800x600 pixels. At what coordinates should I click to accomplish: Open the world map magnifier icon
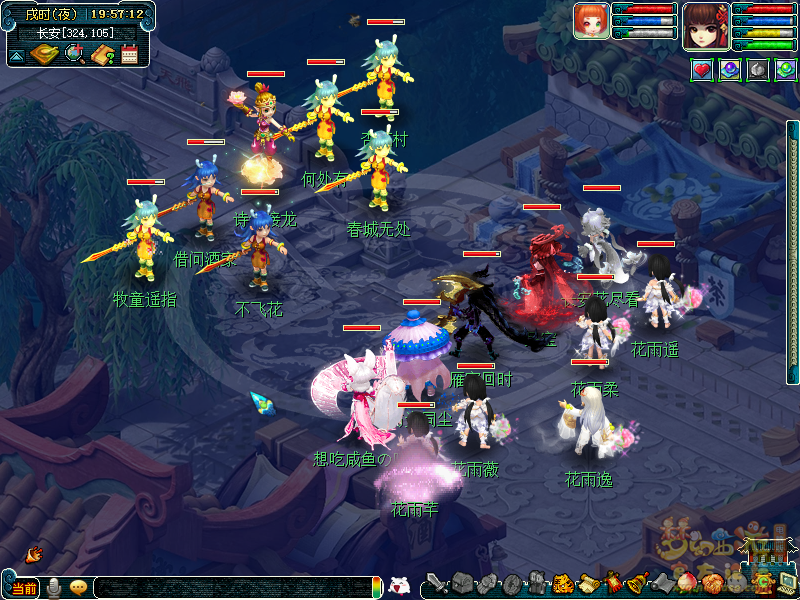[x=74, y=54]
